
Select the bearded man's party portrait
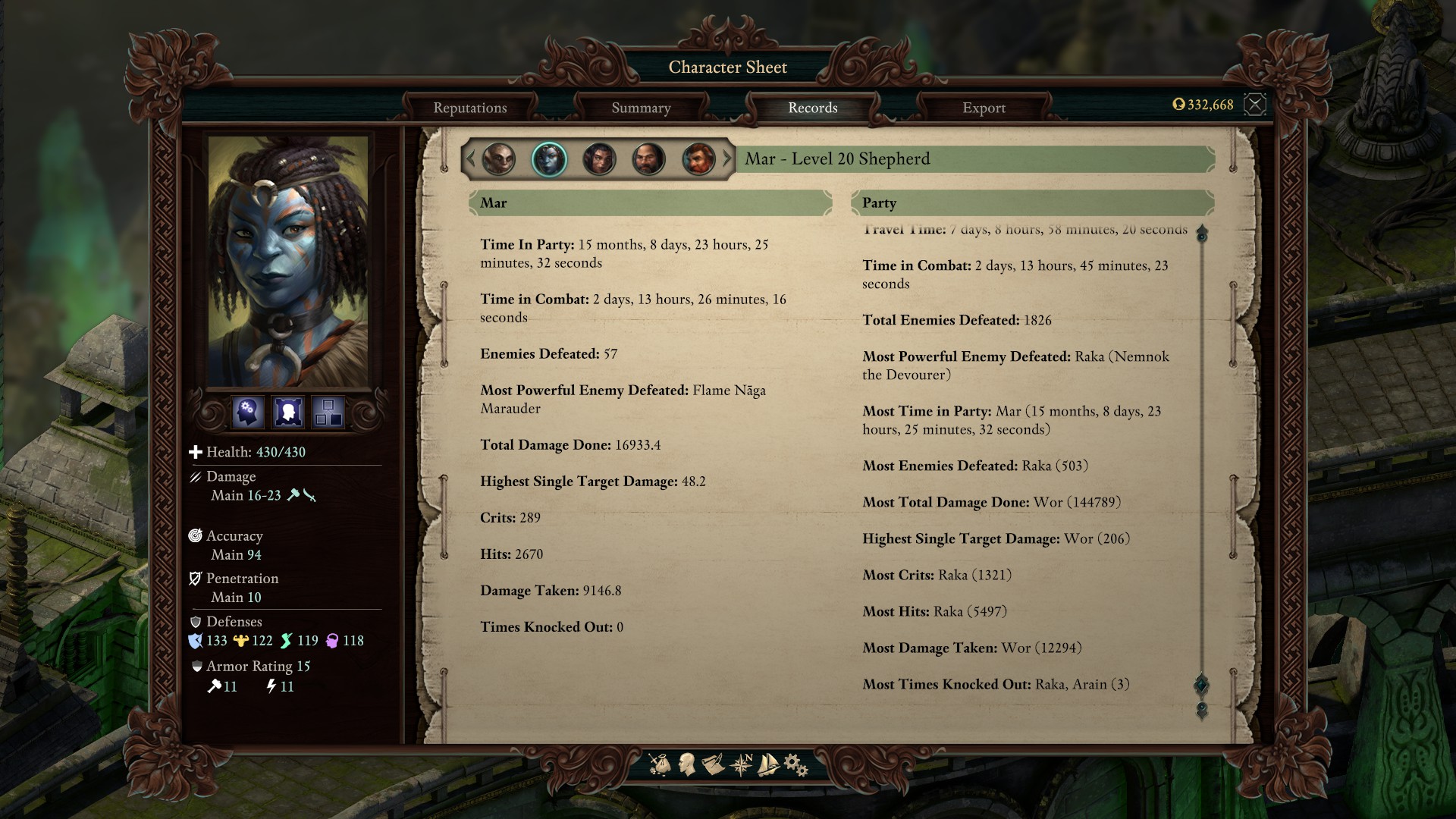coord(648,159)
